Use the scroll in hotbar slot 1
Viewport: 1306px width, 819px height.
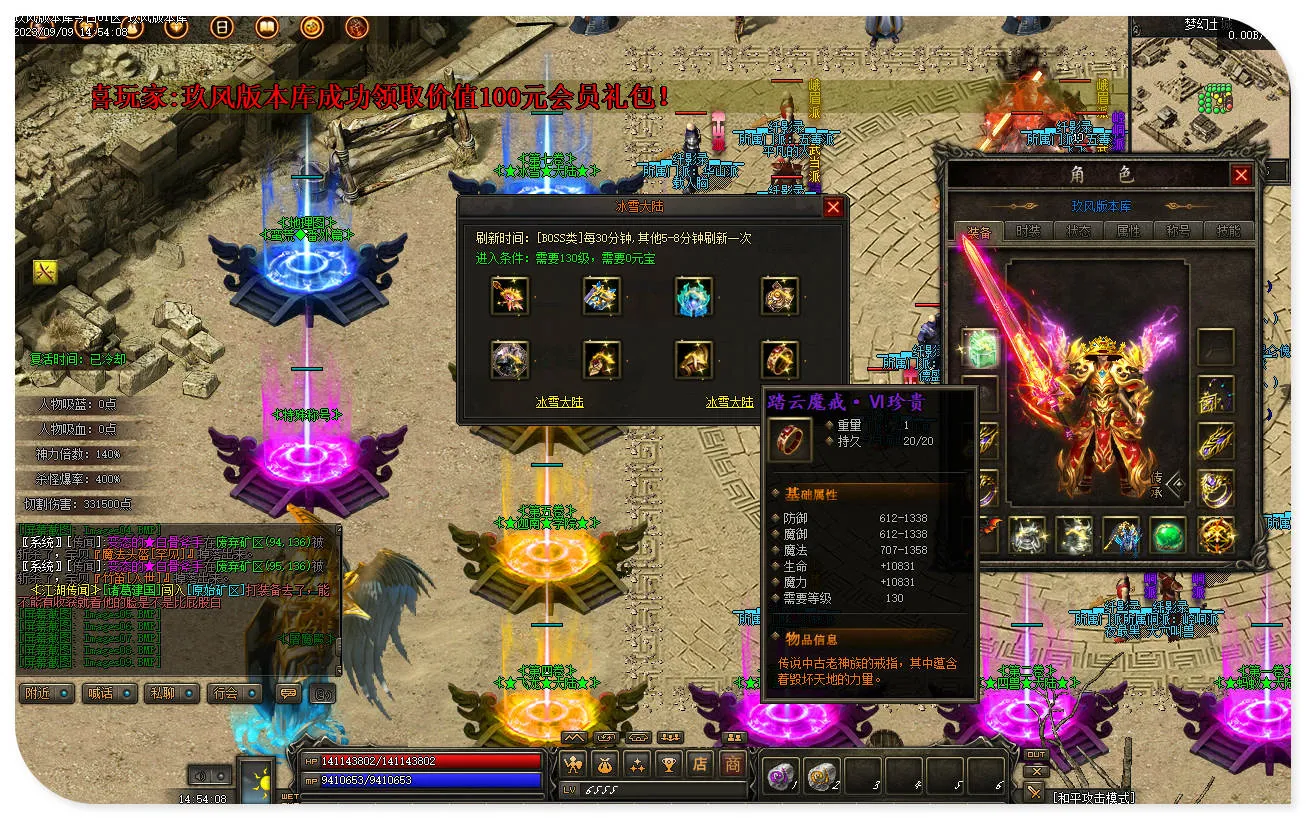[x=780, y=775]
